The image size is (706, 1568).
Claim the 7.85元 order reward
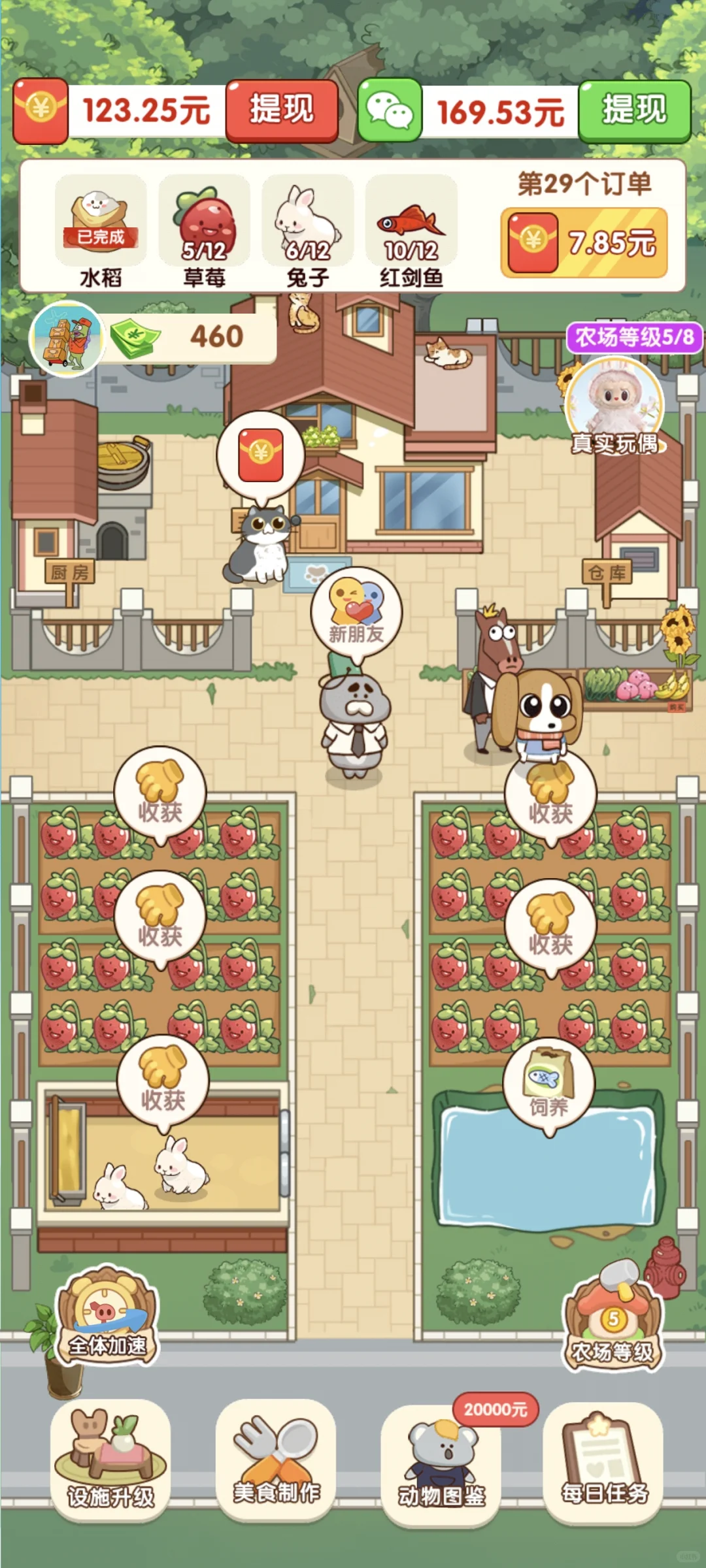[x=584, y=243]
